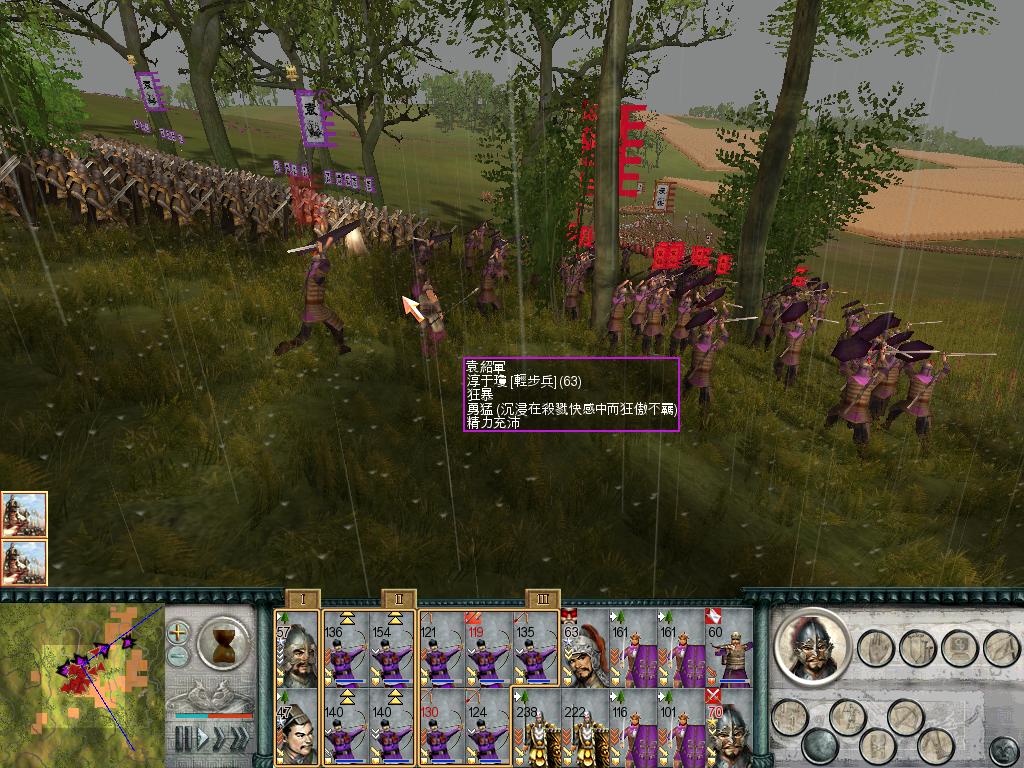Select group tab III
This screenshot has width=1024, height=768.
tap(543, 599)
